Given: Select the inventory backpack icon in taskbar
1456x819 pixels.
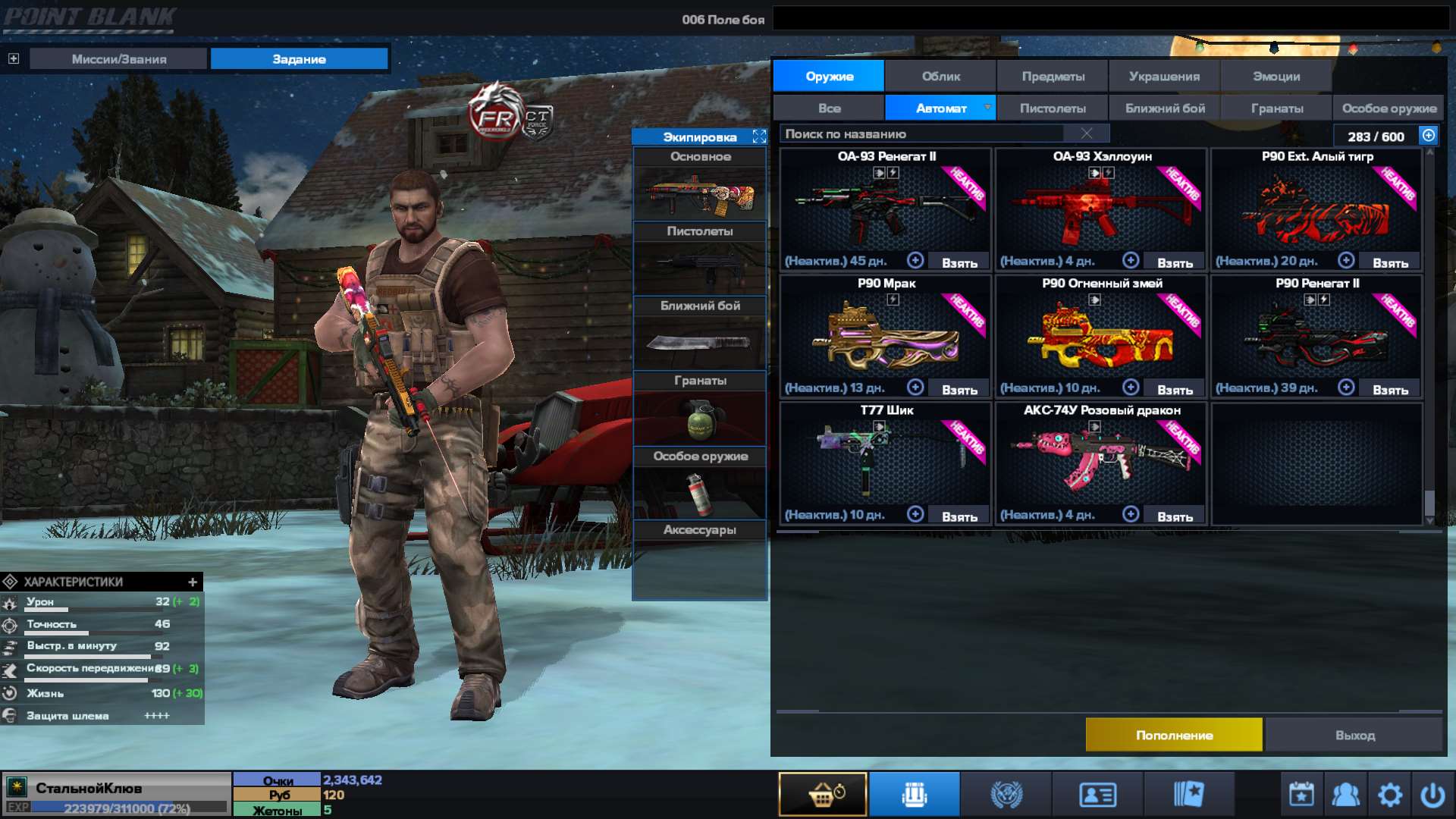Looking at the screenshot, I should (x=914, y=793).
